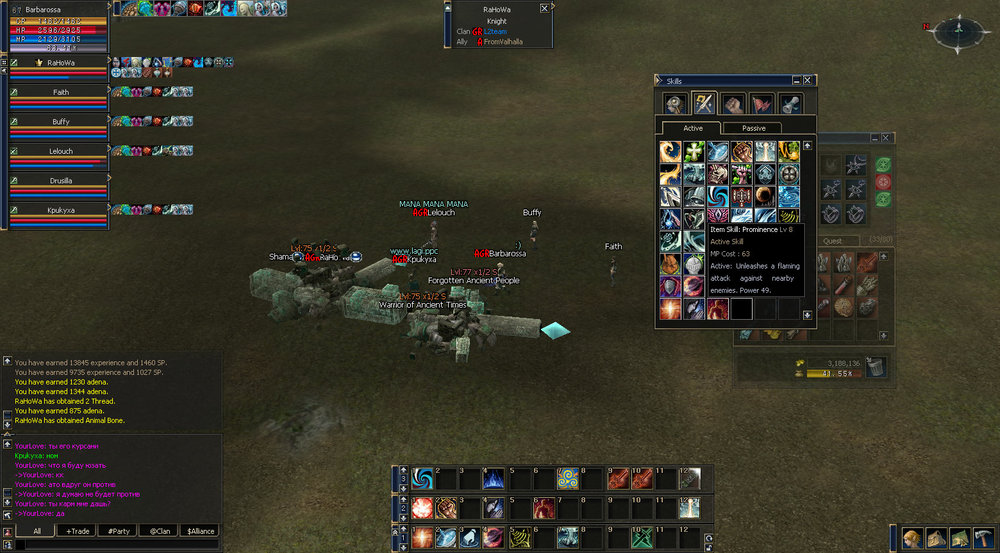Click the trash can in the inventory

875,366
